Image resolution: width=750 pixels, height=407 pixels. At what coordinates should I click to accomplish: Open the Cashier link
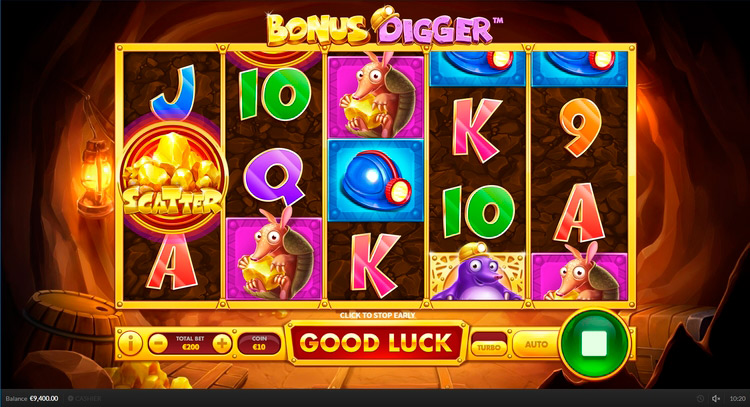[x=84, y=398]
